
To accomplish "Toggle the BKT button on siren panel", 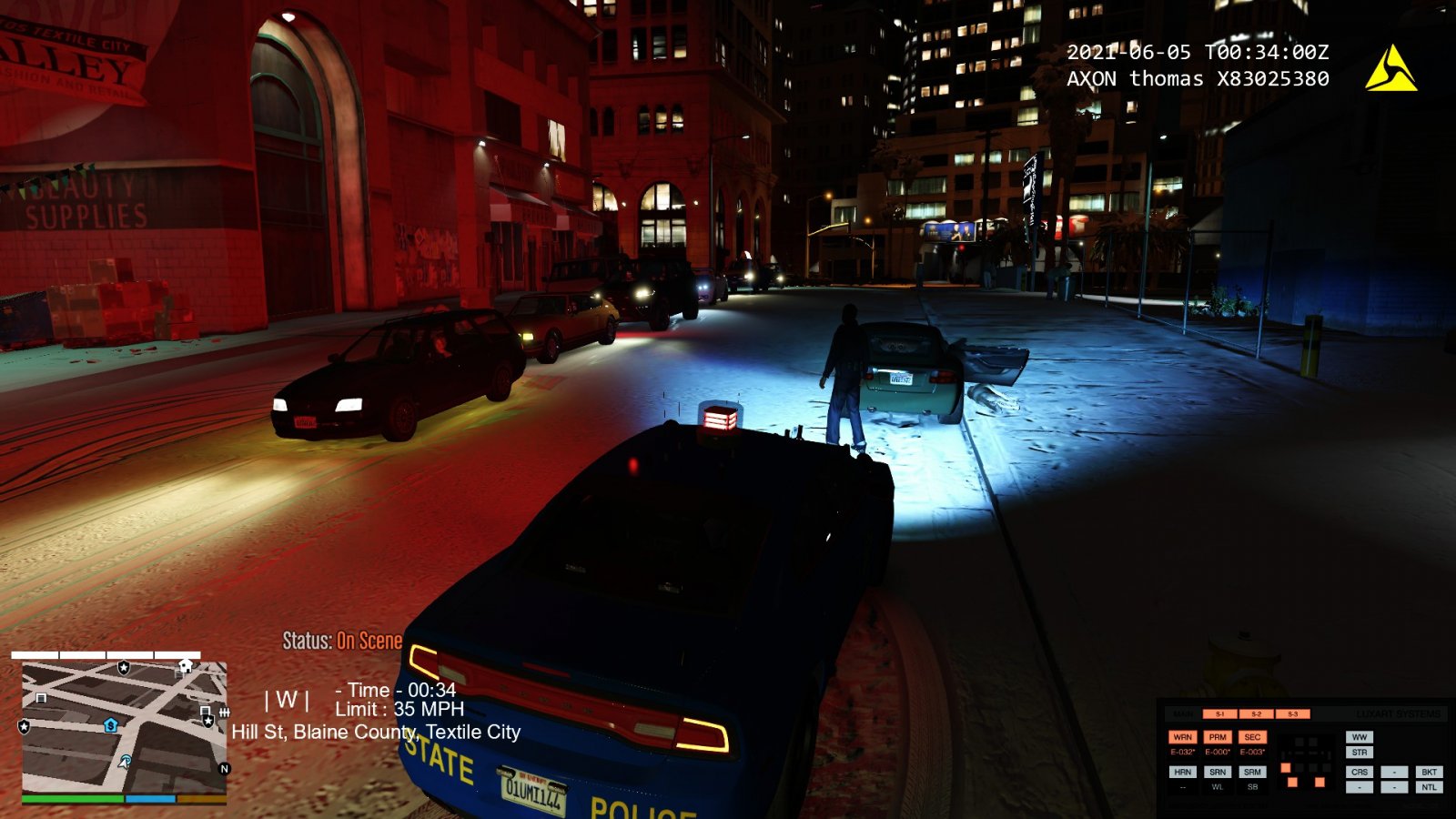I will [x=1429, y=772].
